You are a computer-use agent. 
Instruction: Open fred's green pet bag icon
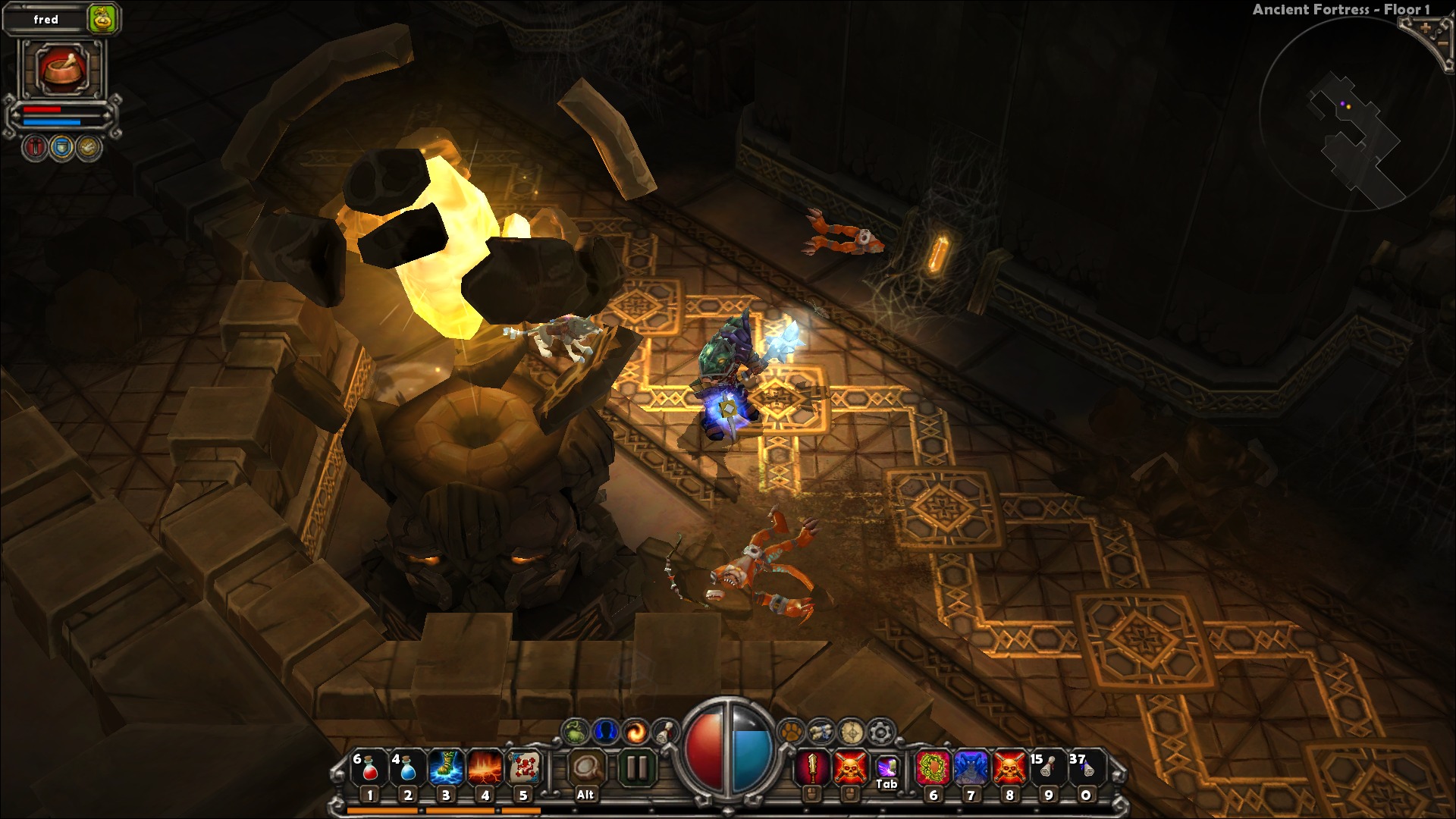pyautogui.click(x=103, y=20)
